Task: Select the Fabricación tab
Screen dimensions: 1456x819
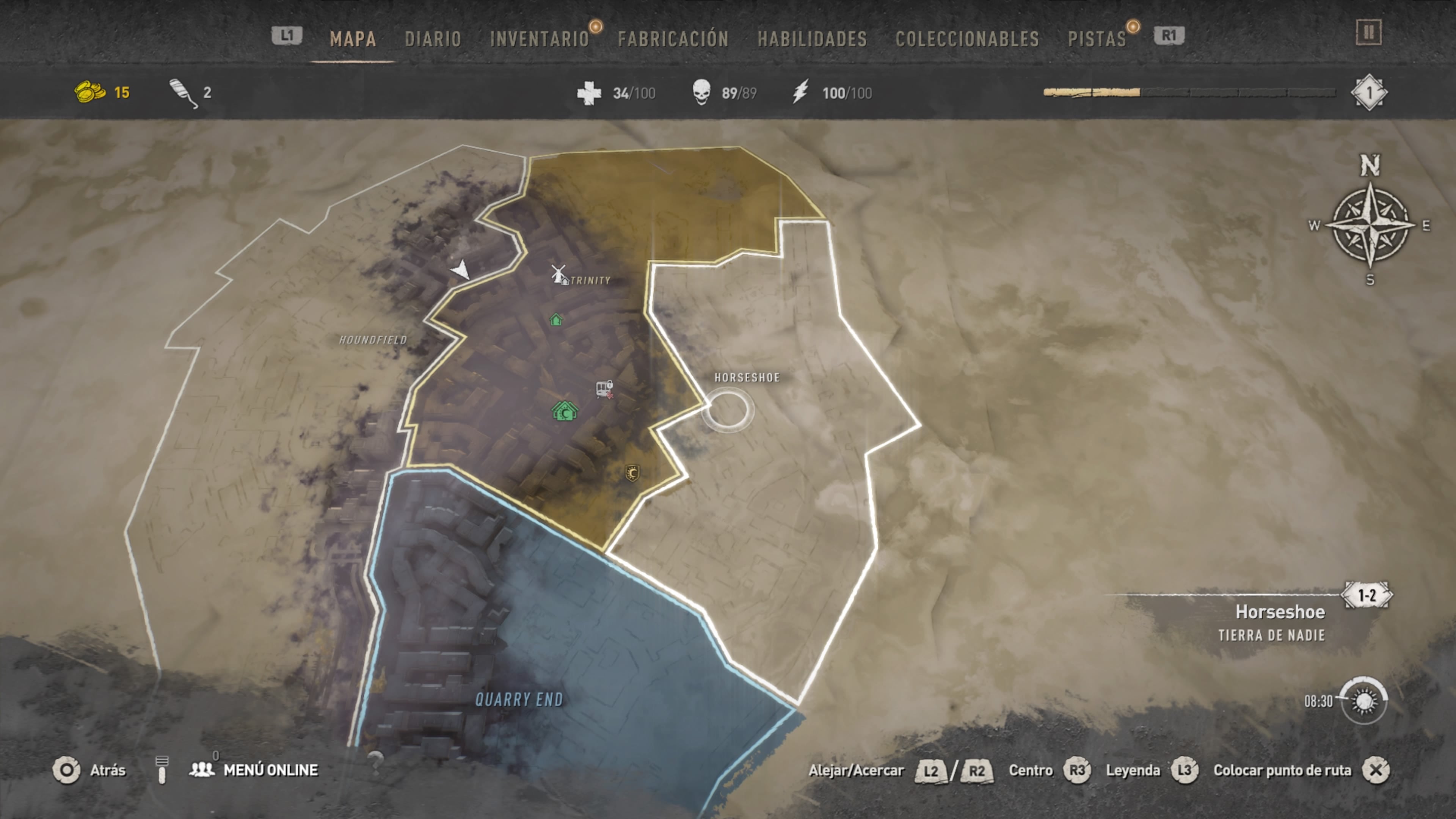Action: pos(673,39)
